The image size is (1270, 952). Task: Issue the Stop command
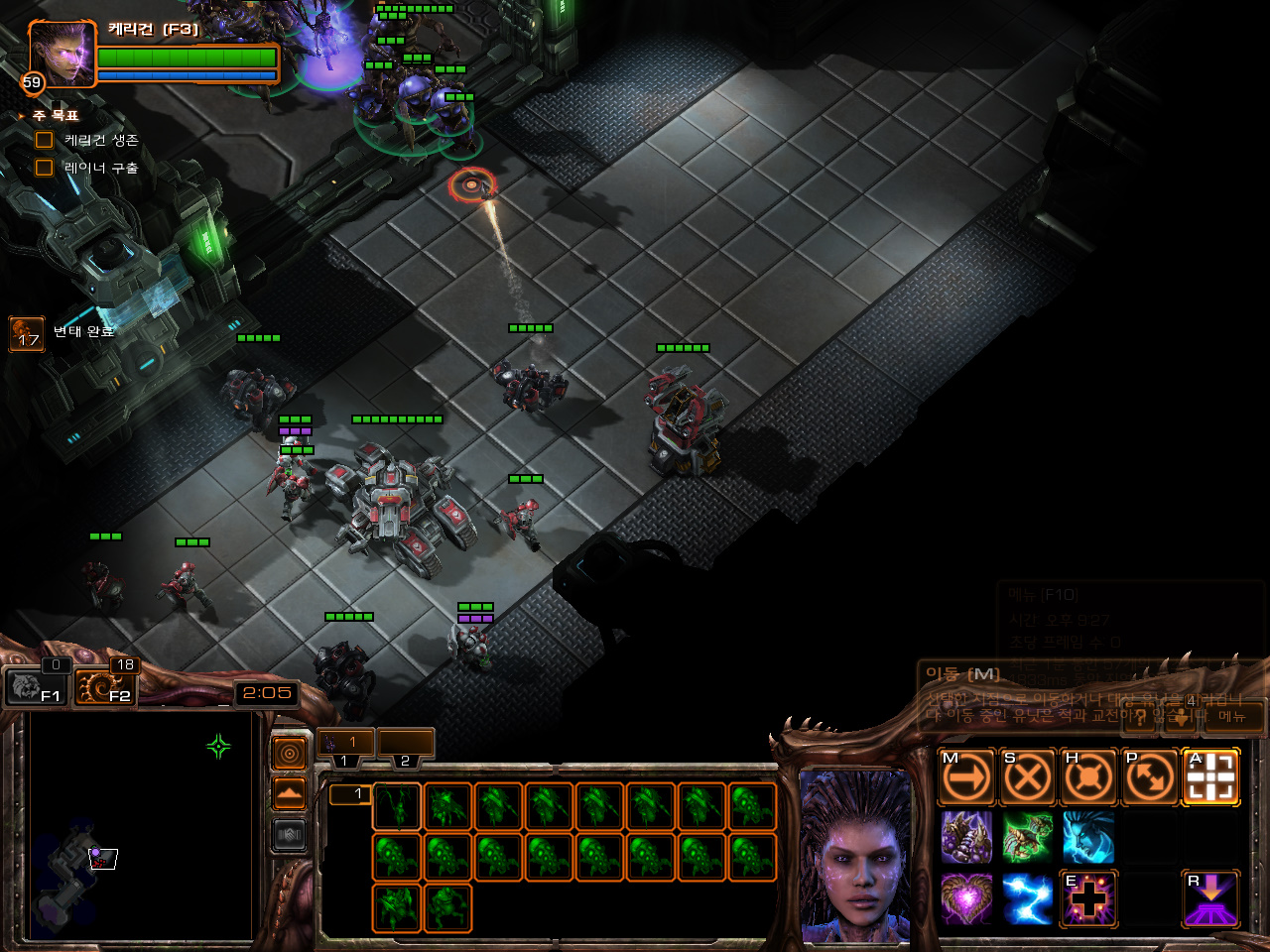pyautogui.click(x=1028, y=776)
